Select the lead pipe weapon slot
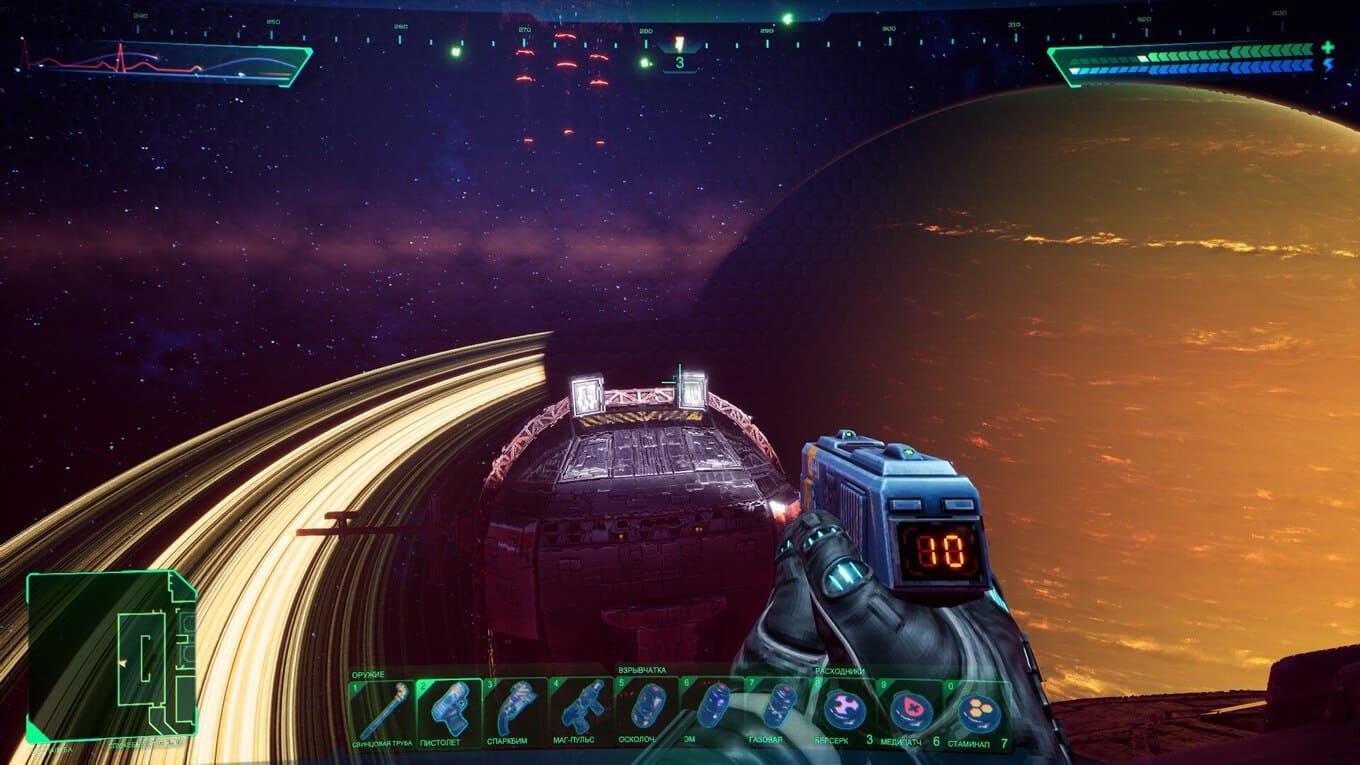 coord(382,714)
